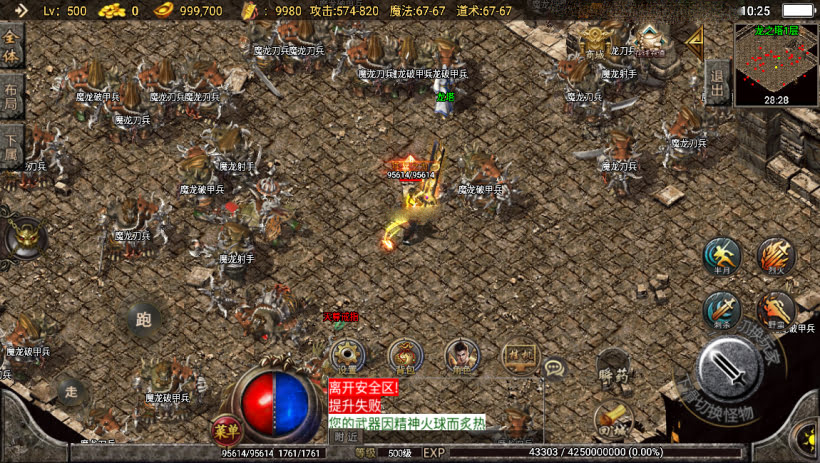This screenshot has height=463, width=820.
Task: Use the 回城 return-to-town scroll
Action: click(x=612, y=420)
